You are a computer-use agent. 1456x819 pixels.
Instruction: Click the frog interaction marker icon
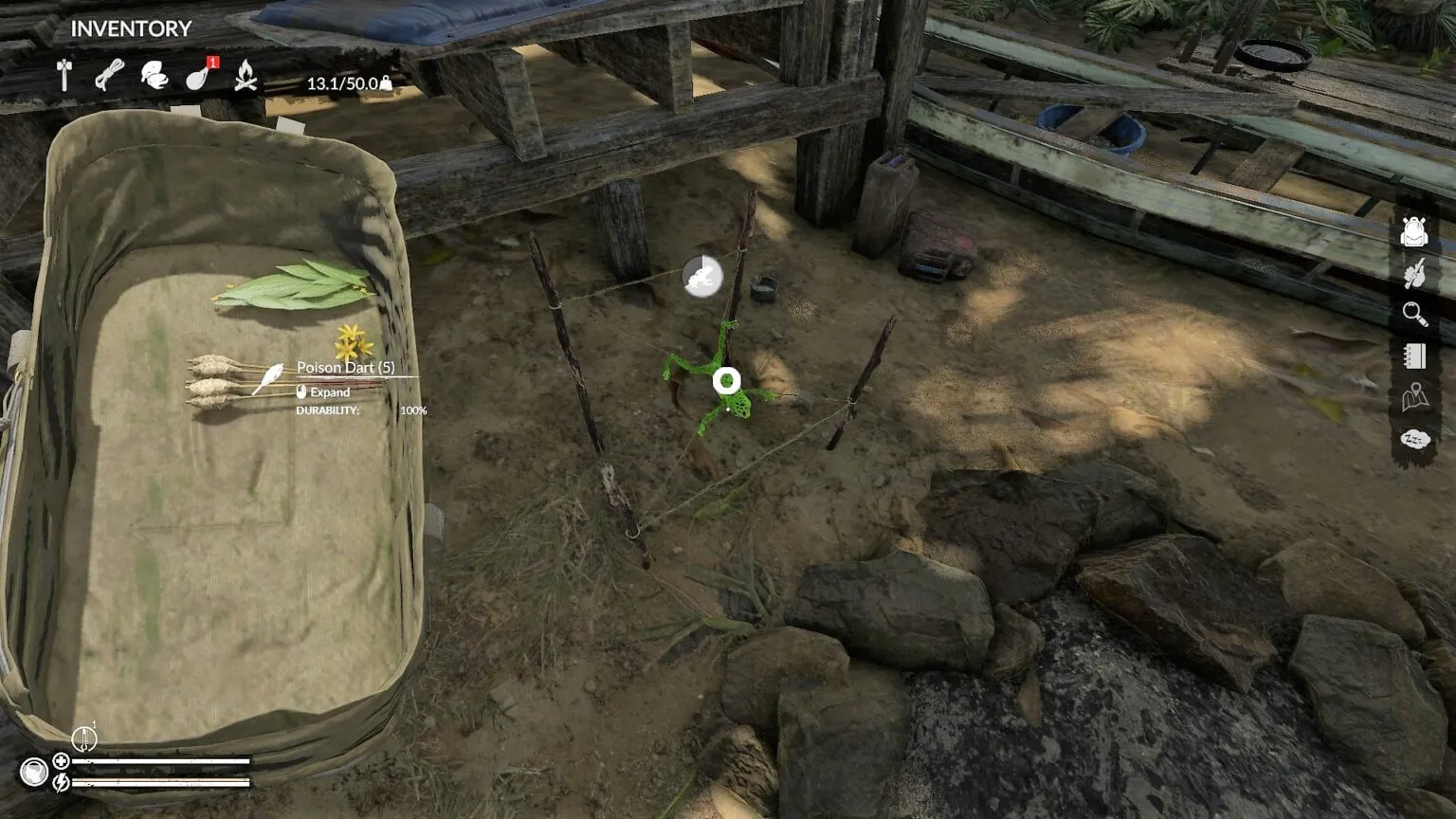[x=701, y=277]
